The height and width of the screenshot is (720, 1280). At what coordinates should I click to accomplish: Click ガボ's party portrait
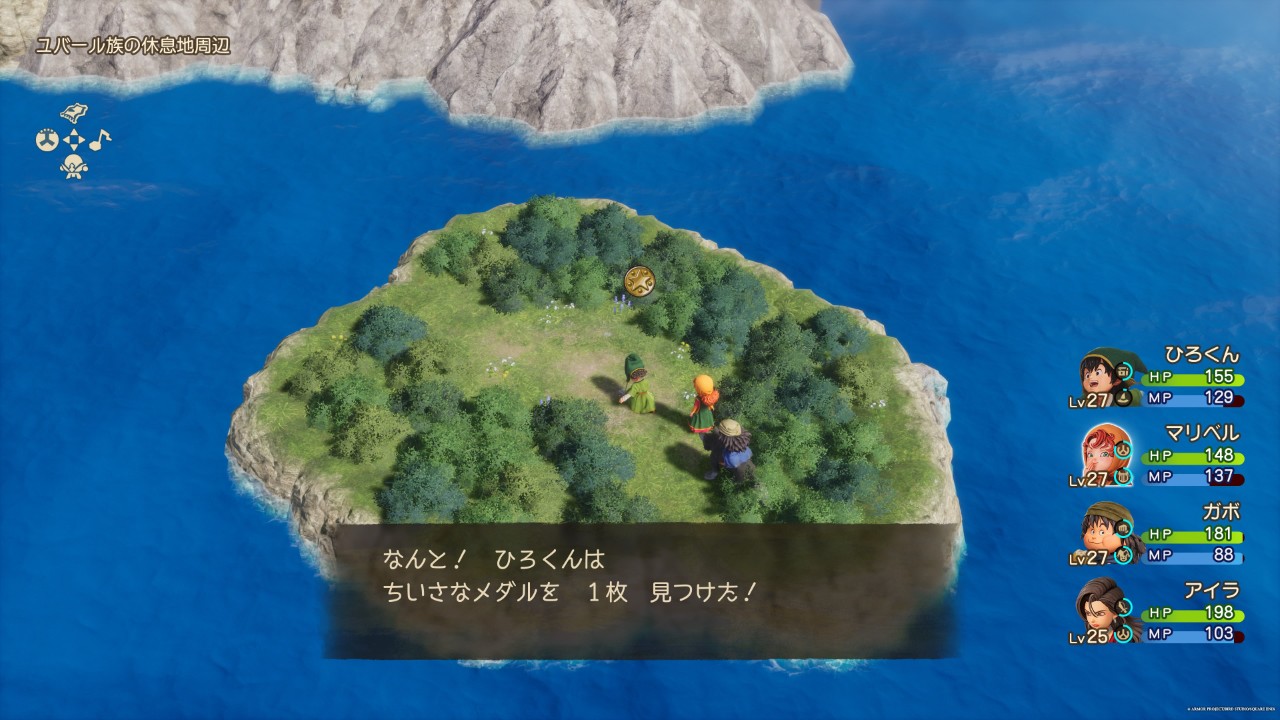point(1103,534)
